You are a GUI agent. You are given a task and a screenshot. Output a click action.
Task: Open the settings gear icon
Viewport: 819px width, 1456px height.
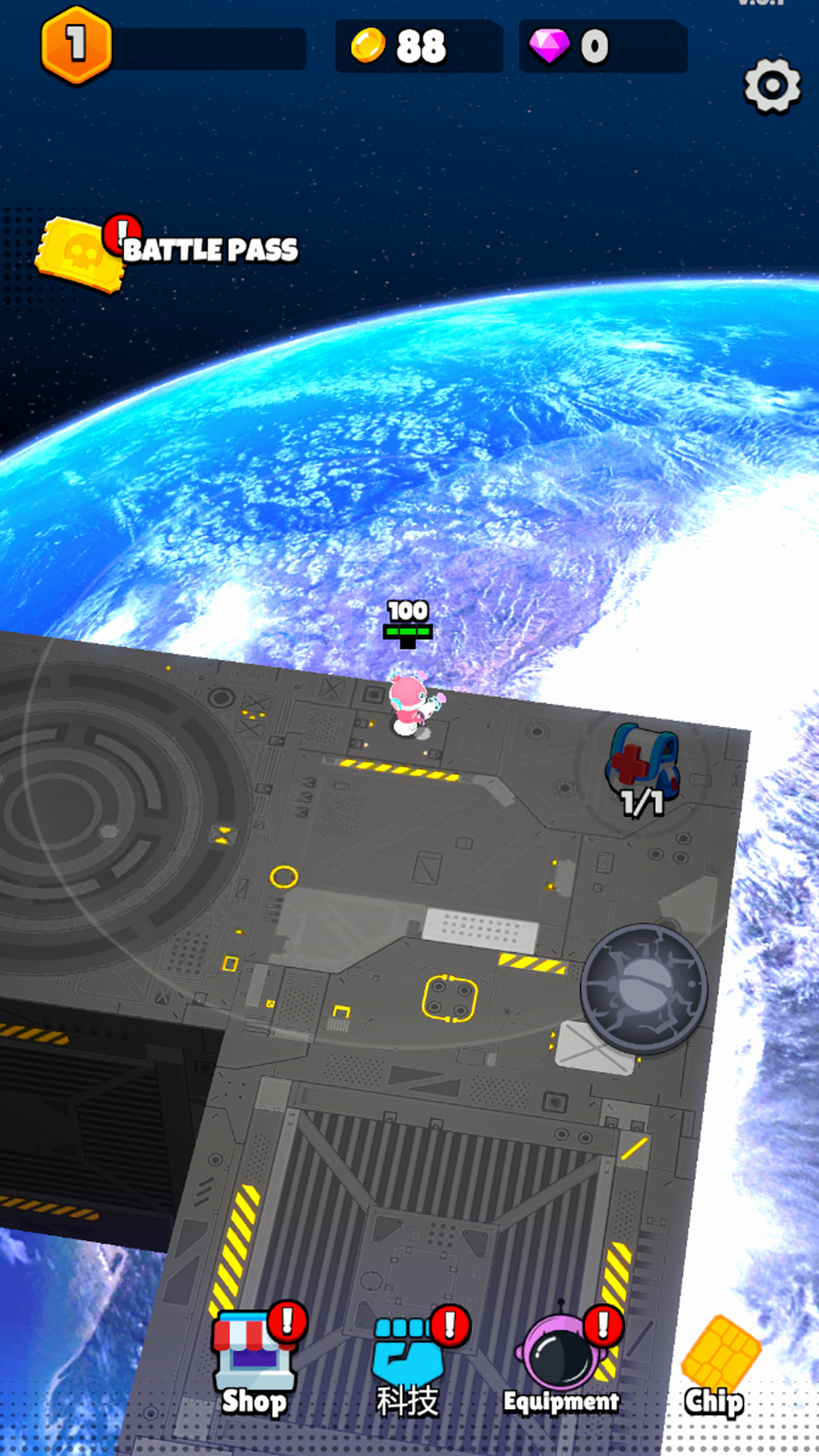tap(772, 86)
